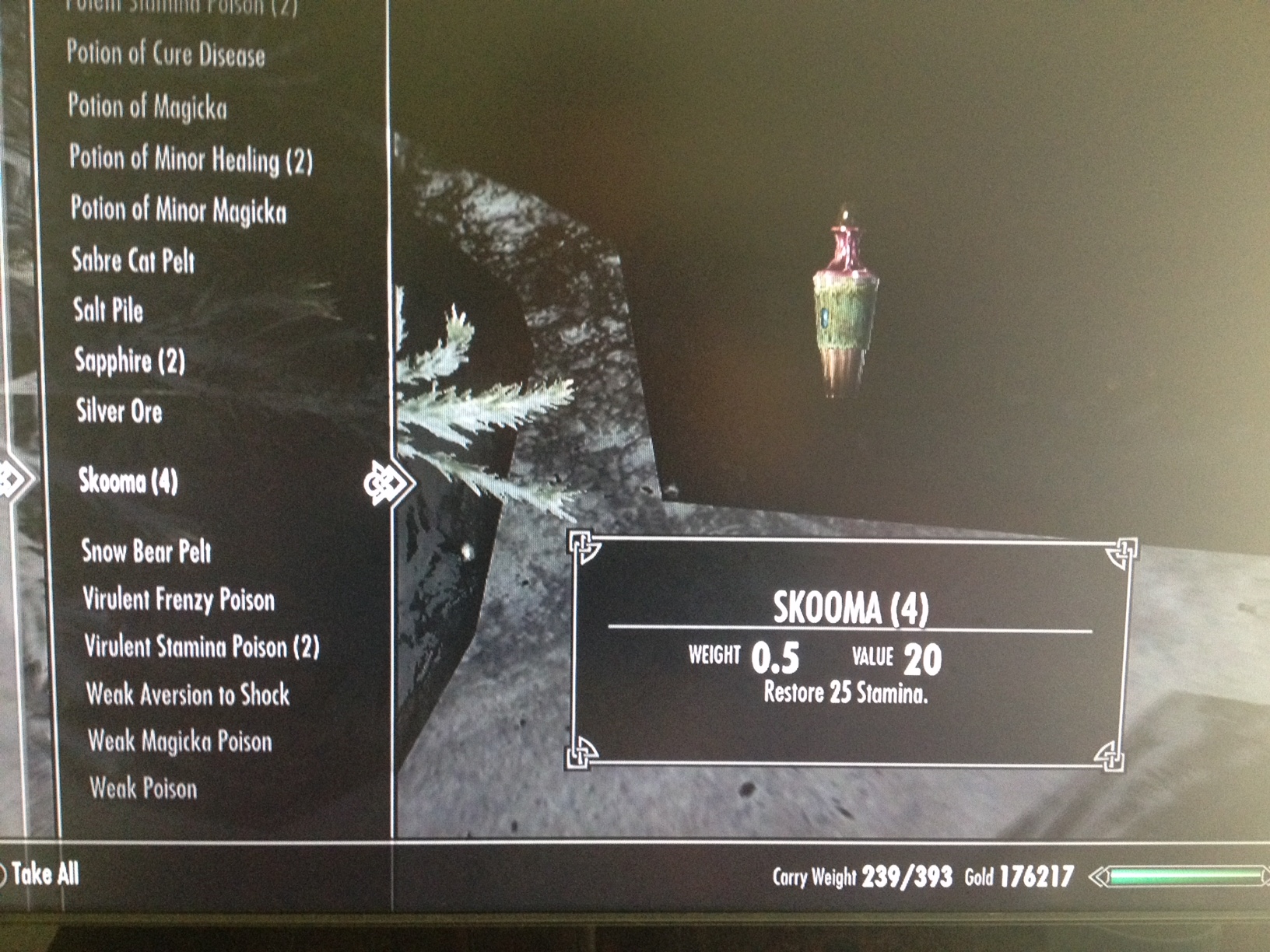Select Weak Aversion to Shock

coord(188,694)
